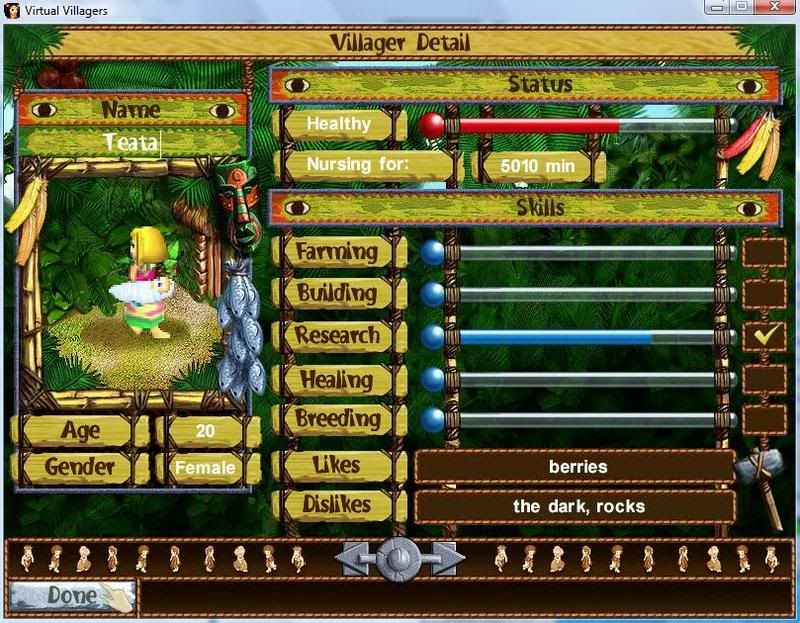Close the Virtual Villagers window
The height and width of the screenshot is (623, 800).
772,7
